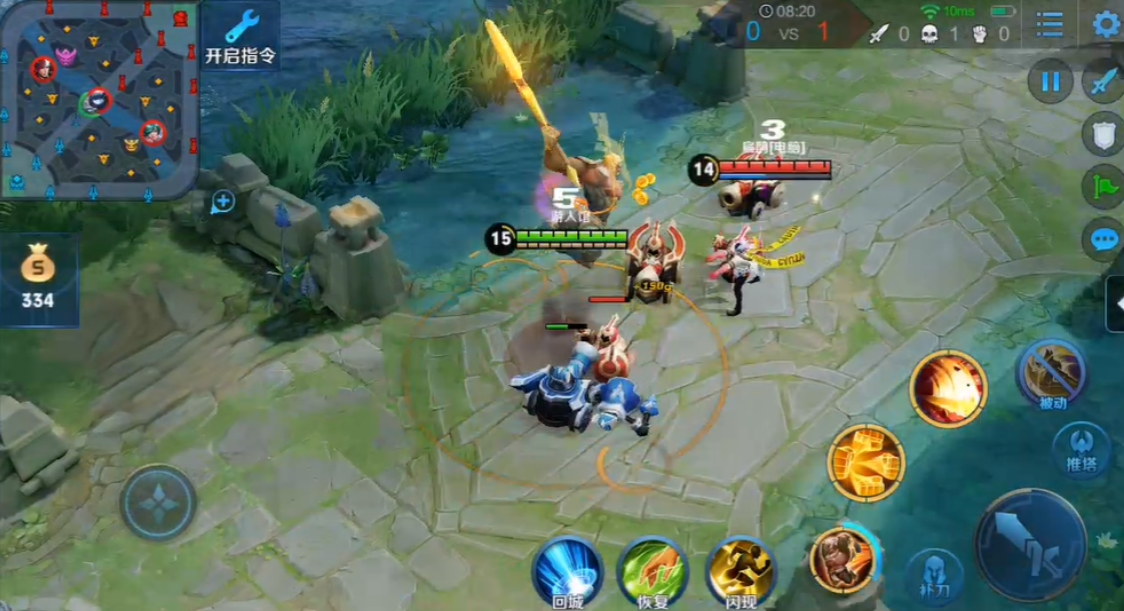
Task: Open the scoreboard list icon
Action: tap(1050, 24)
